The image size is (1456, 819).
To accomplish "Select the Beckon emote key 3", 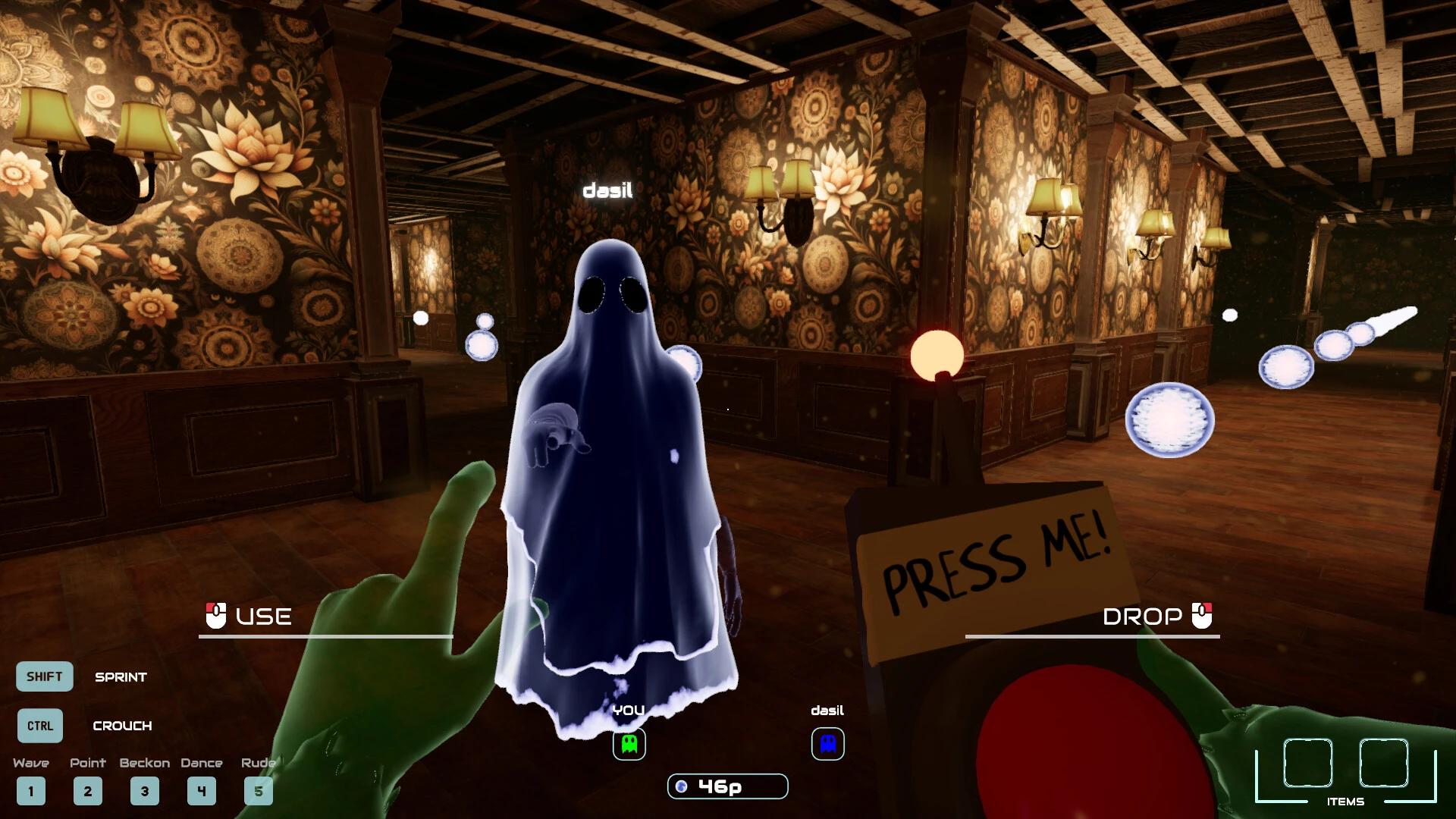I will click(144, 791).
